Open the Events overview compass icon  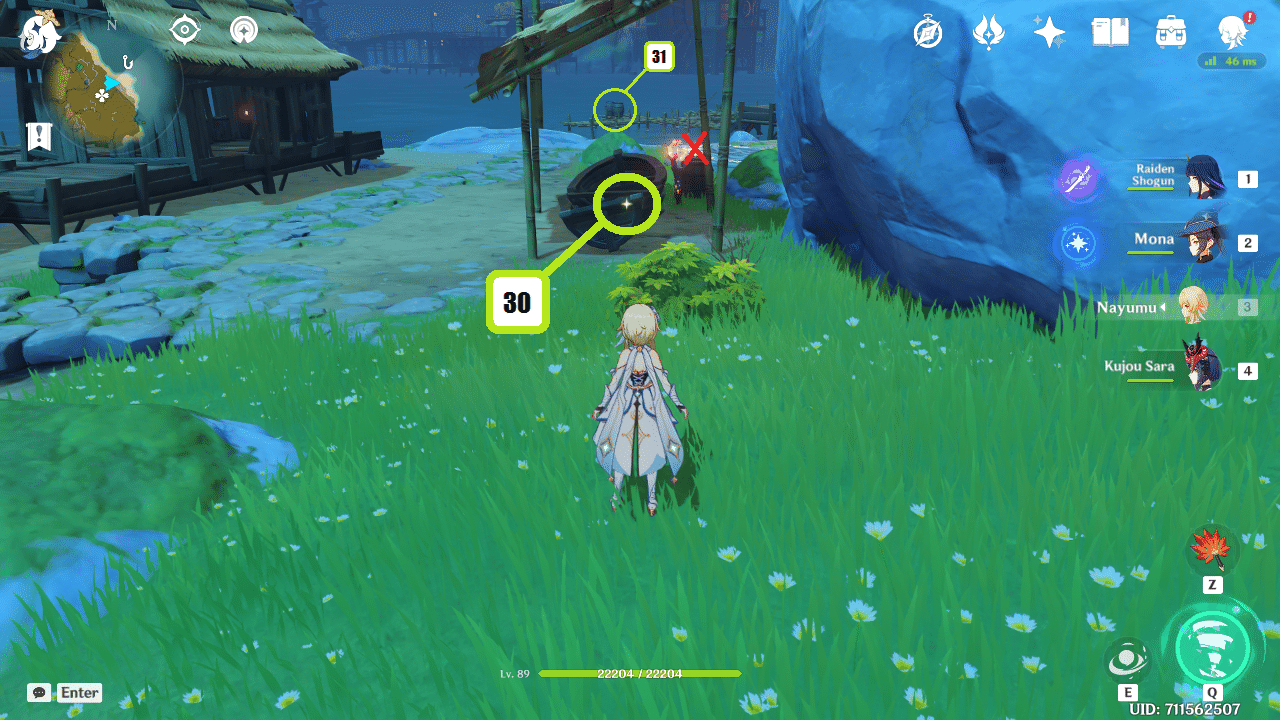click(x=928, y=32)
